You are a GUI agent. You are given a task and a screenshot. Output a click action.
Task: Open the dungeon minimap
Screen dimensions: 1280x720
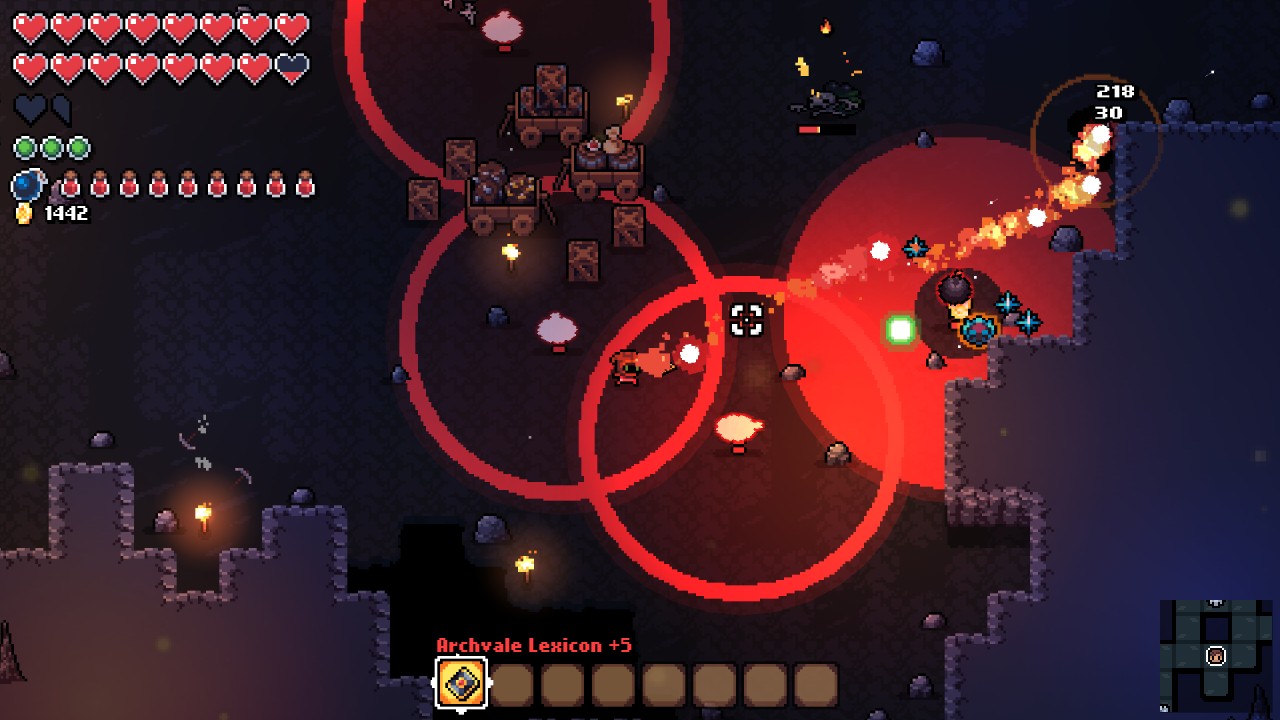1215,655
